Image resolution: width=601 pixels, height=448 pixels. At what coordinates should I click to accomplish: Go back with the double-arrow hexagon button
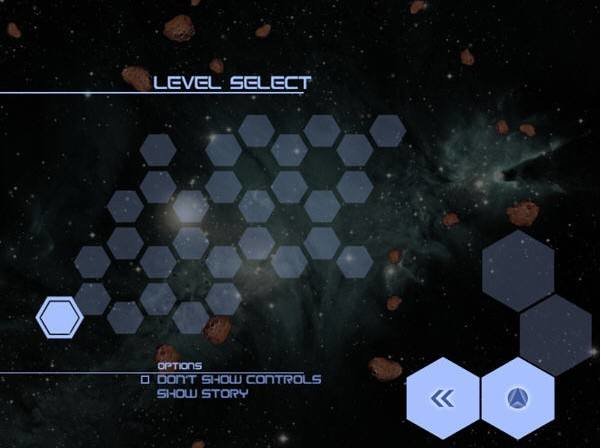click(443, 399)
